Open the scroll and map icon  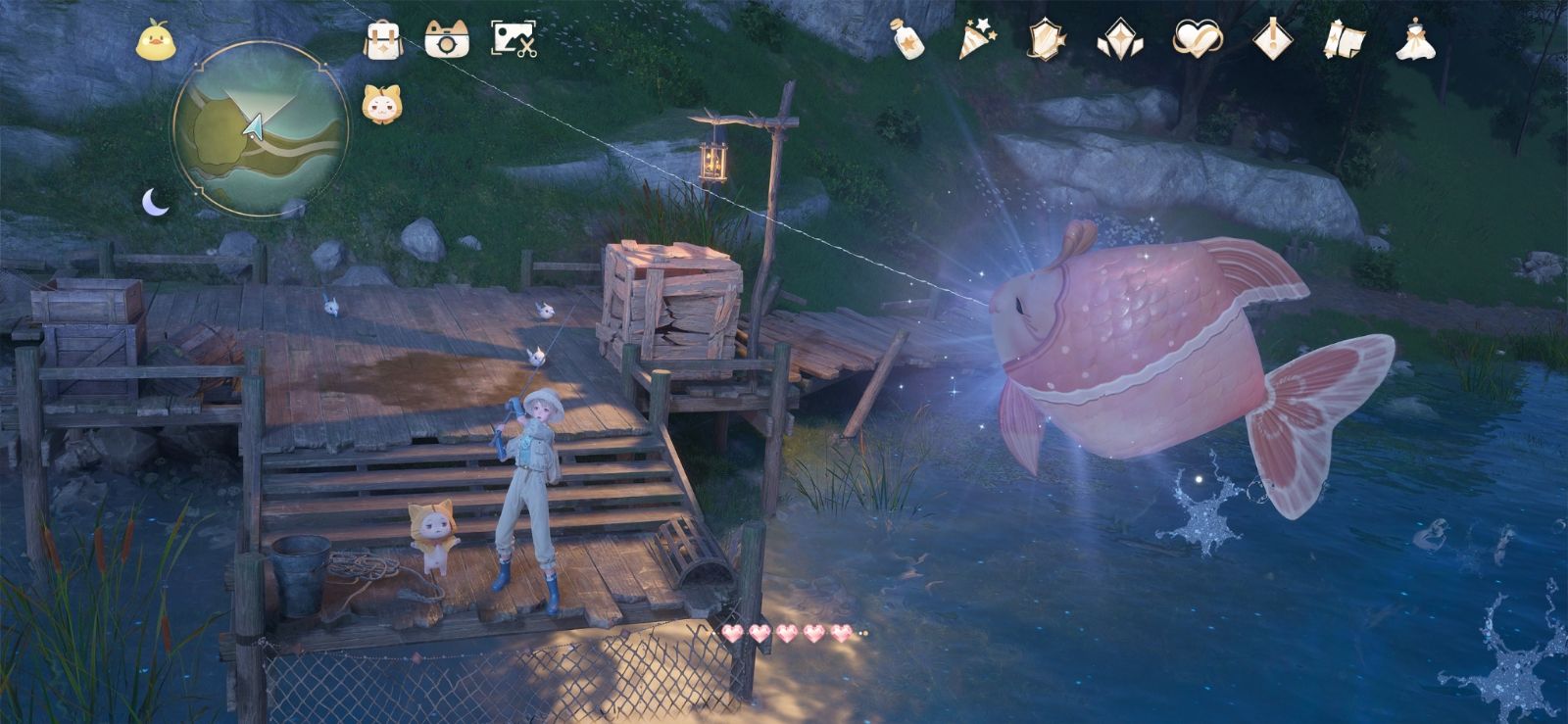tap(1344, 40)
